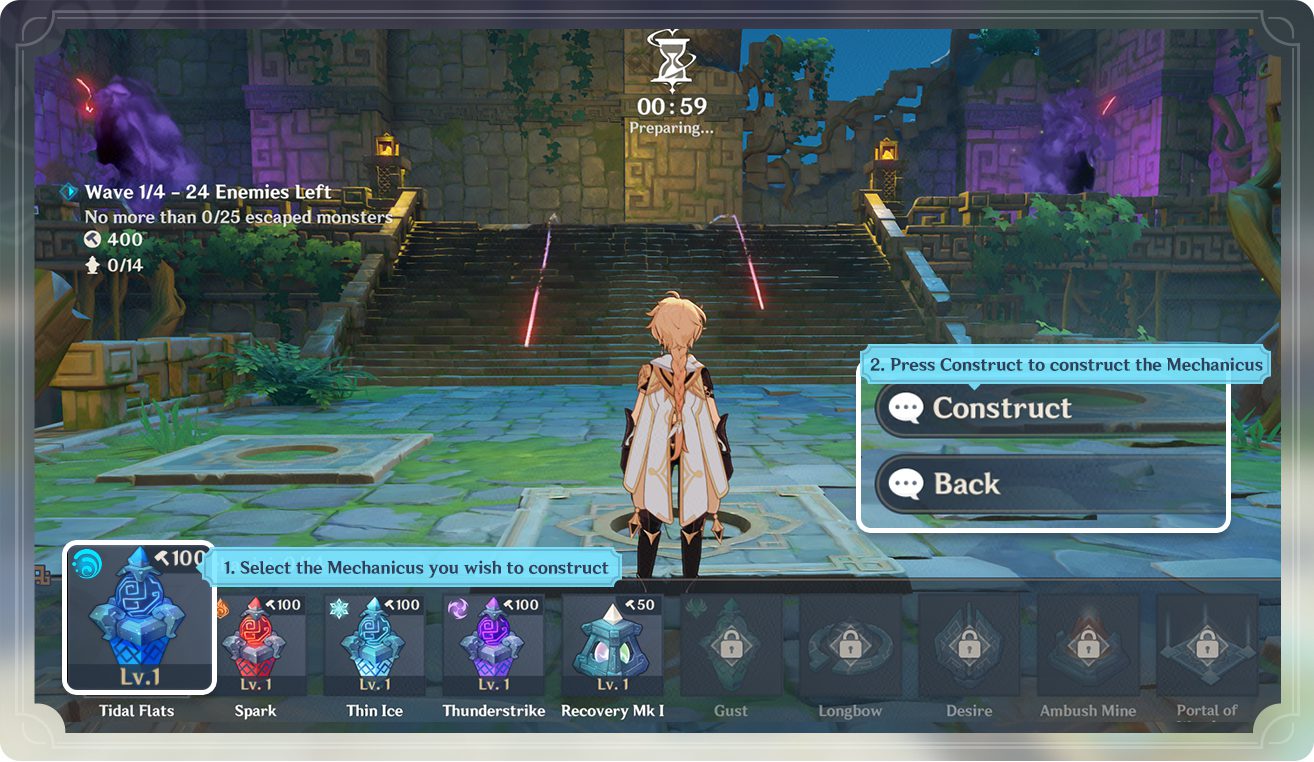
Task: Click the locked Portal tower slot
Action: [x=1207, y=645]
